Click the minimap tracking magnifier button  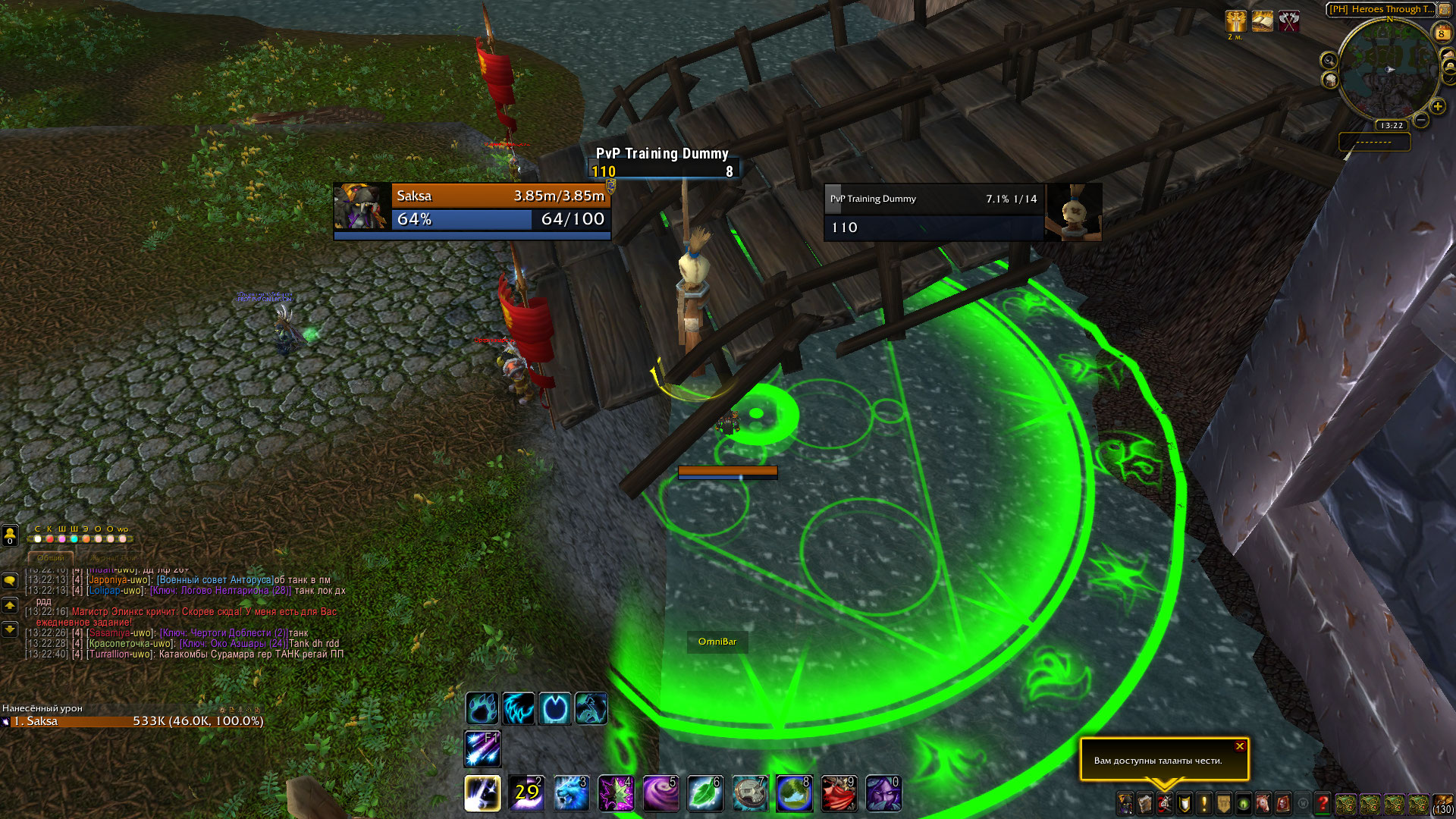coord(1329,61)
